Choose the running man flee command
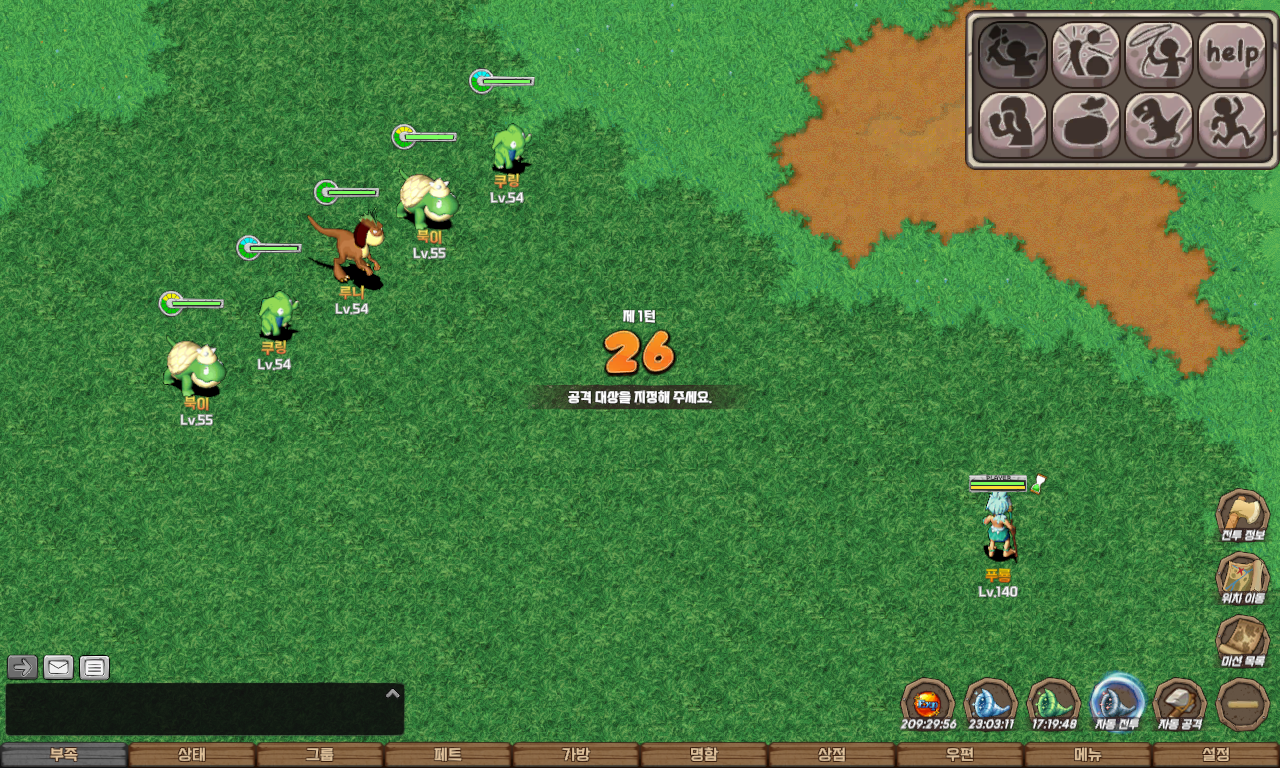 point(1232,125)
